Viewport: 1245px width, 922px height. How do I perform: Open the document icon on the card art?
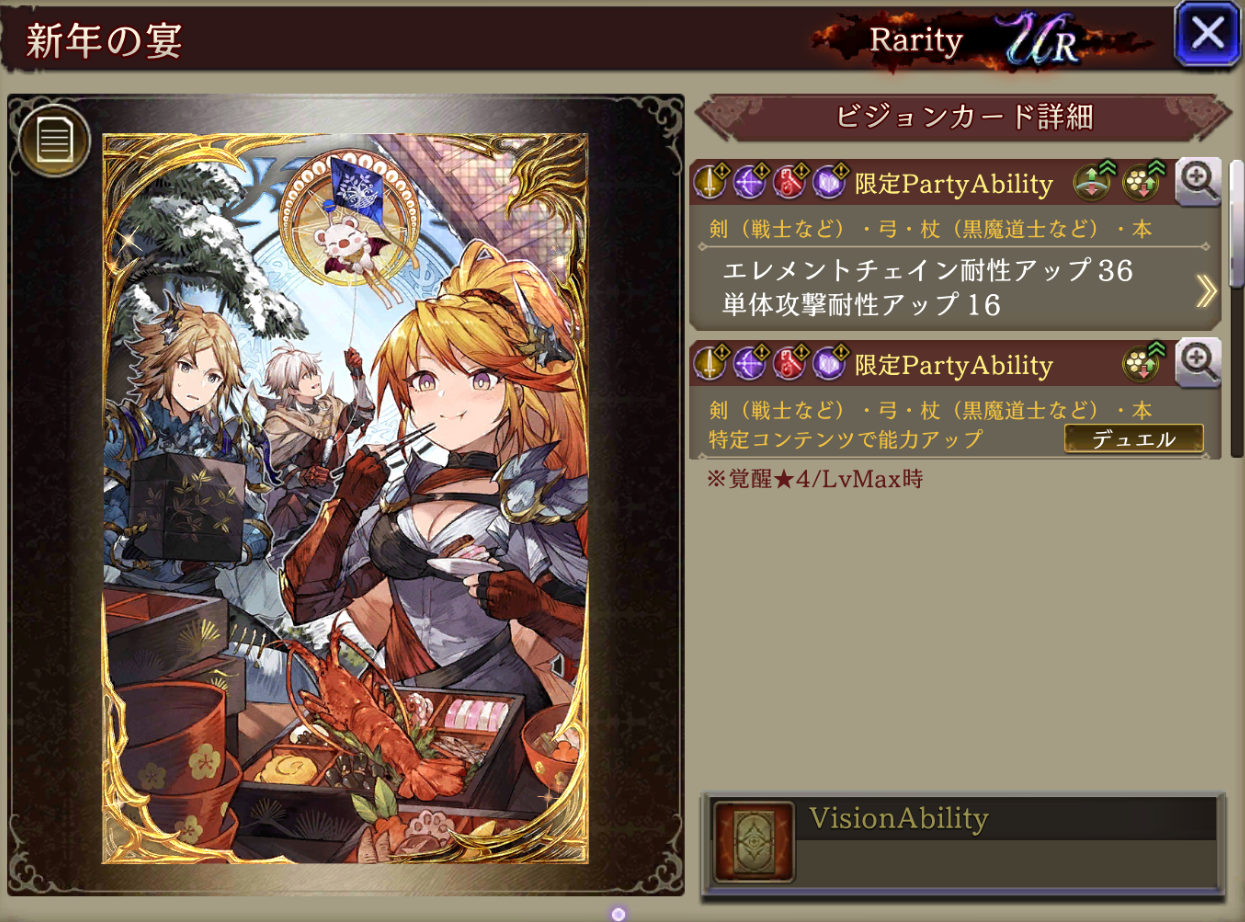click(x=54, y=141)
